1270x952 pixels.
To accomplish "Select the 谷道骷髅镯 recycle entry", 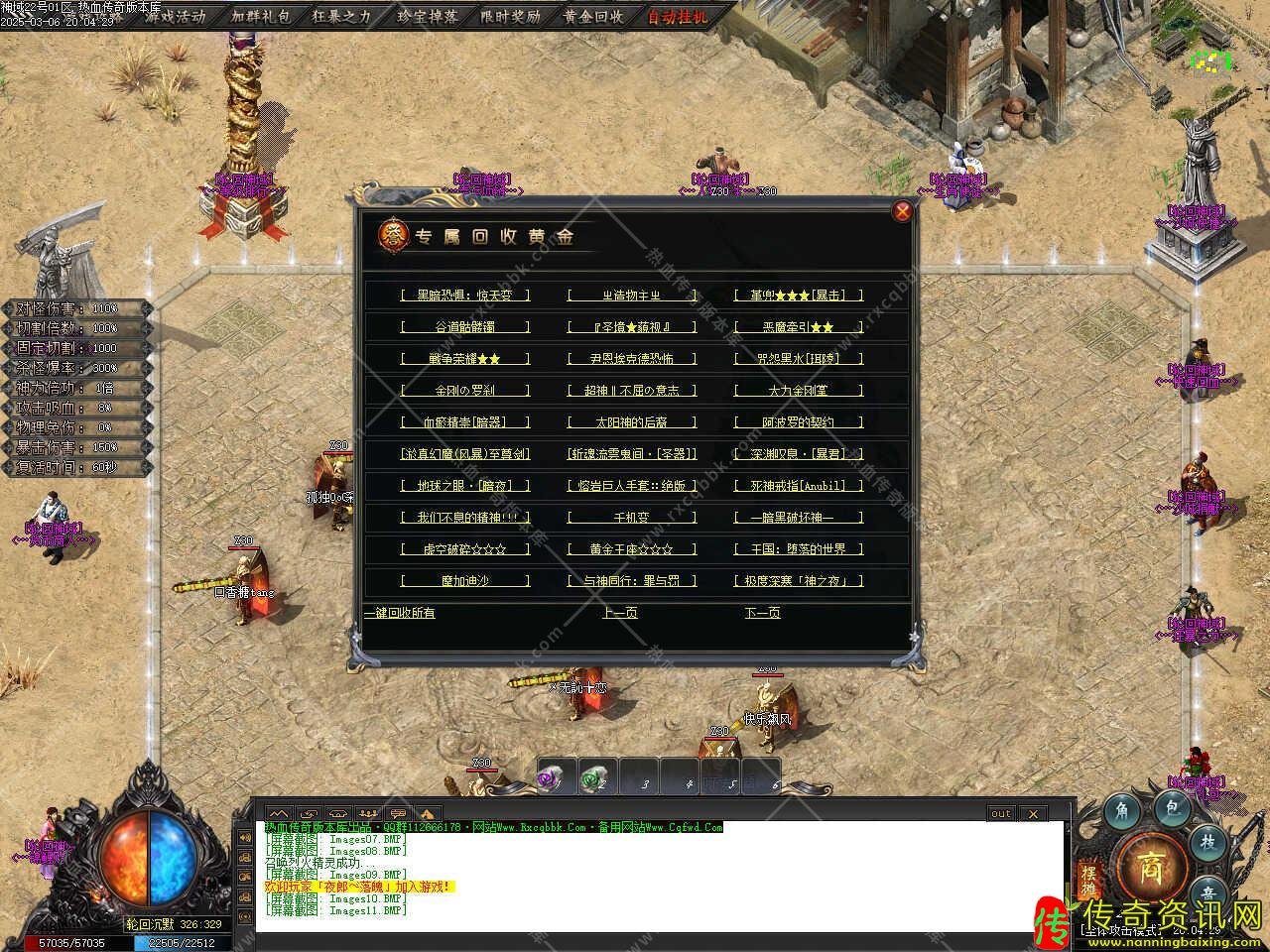I will [465, 327].
